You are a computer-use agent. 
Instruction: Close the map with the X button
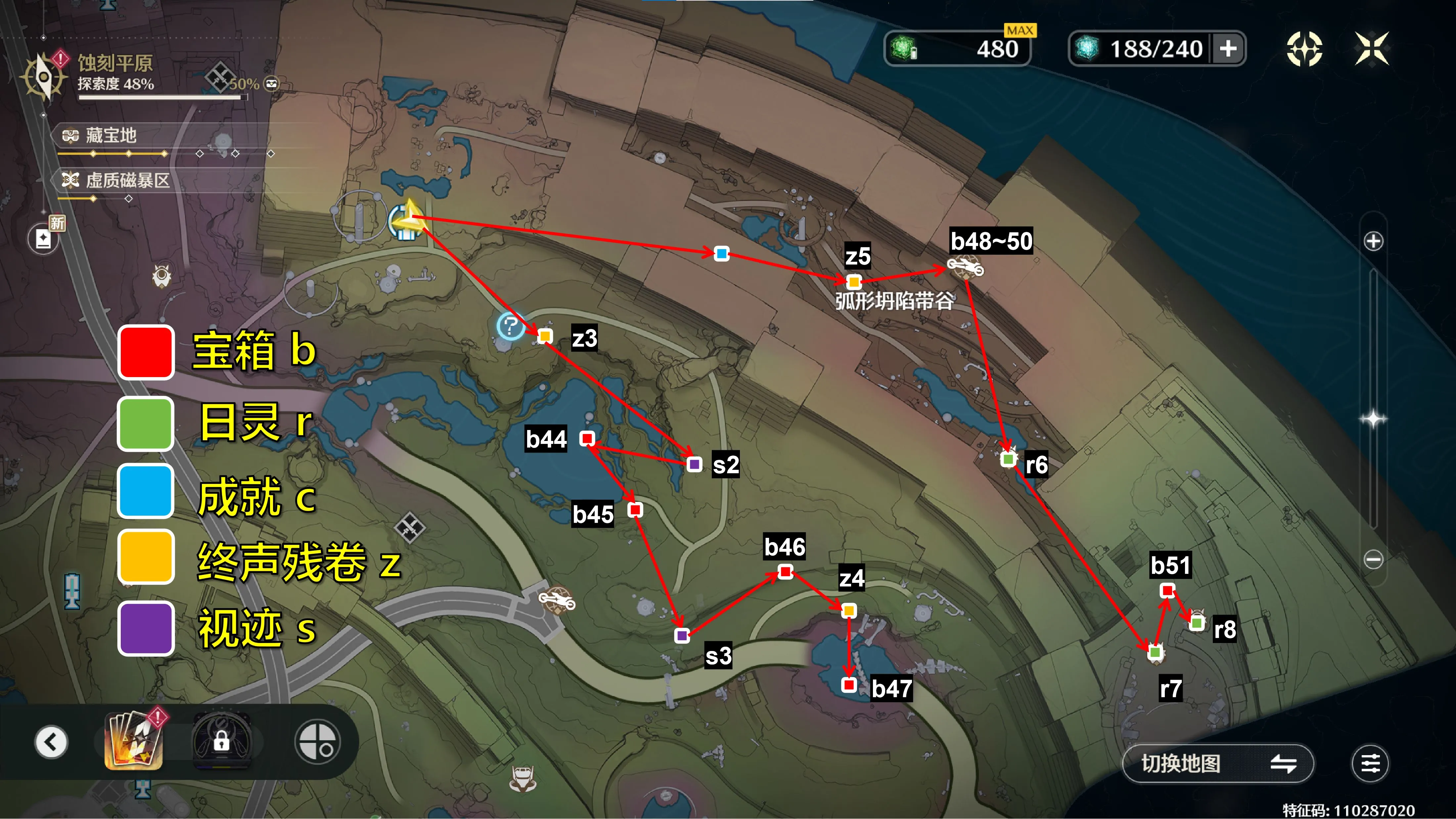click(1372, 49)
